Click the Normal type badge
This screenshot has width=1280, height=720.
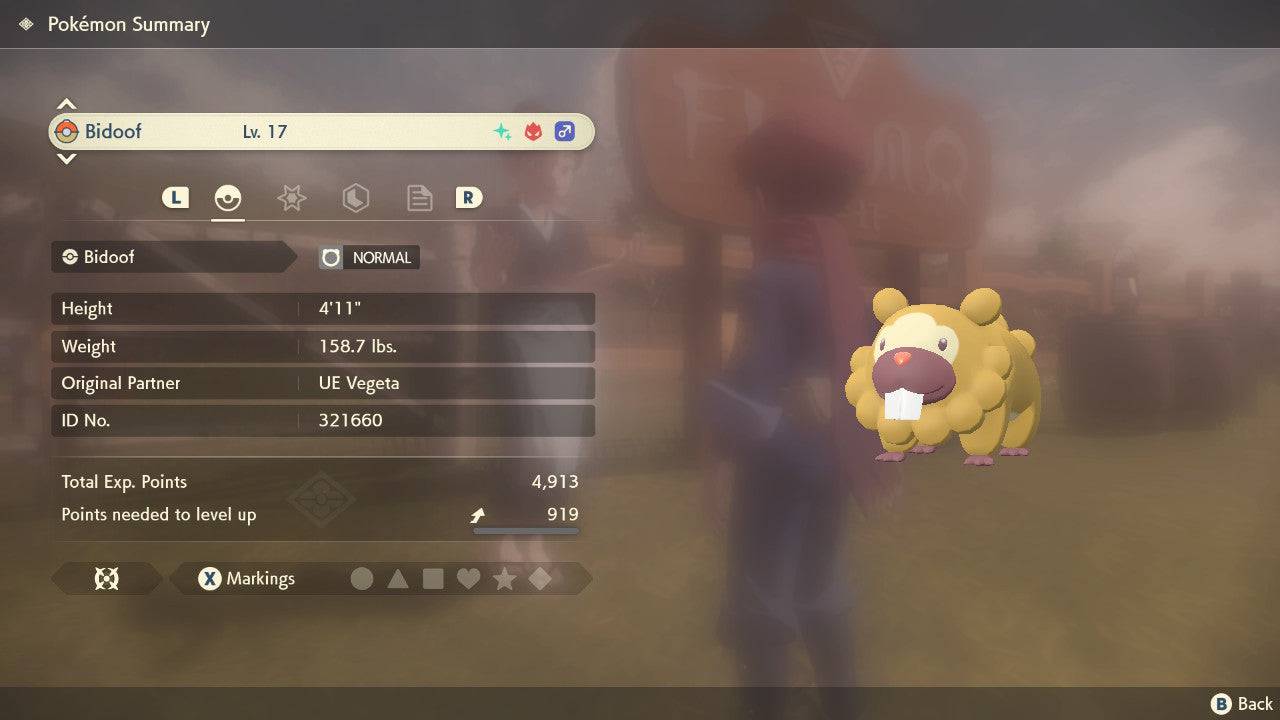369,257
